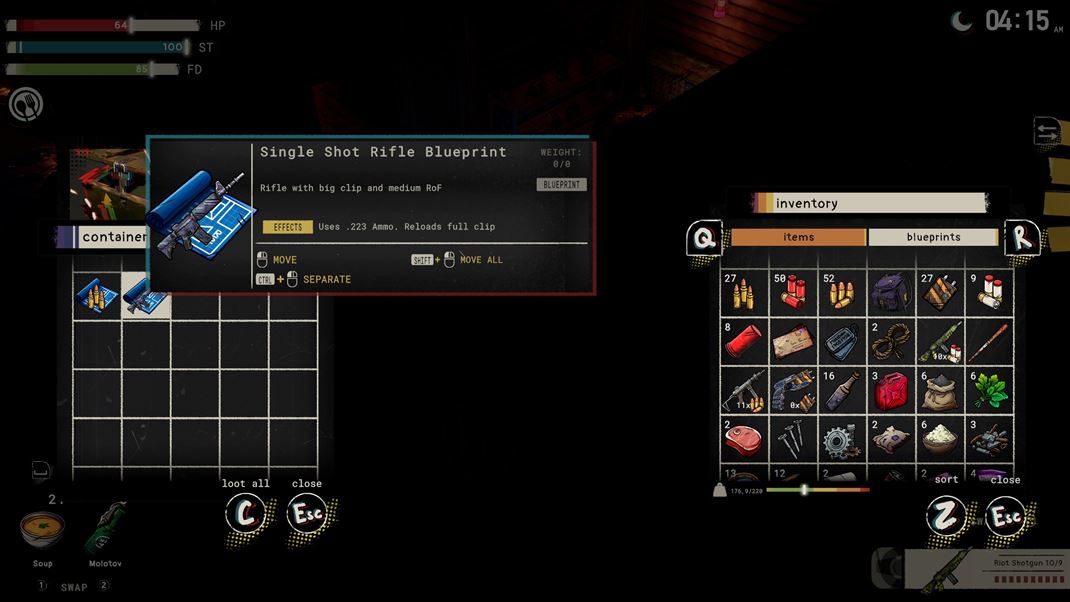Loot all items from the container
This screenshot has width=1070, height=602.
246,514
